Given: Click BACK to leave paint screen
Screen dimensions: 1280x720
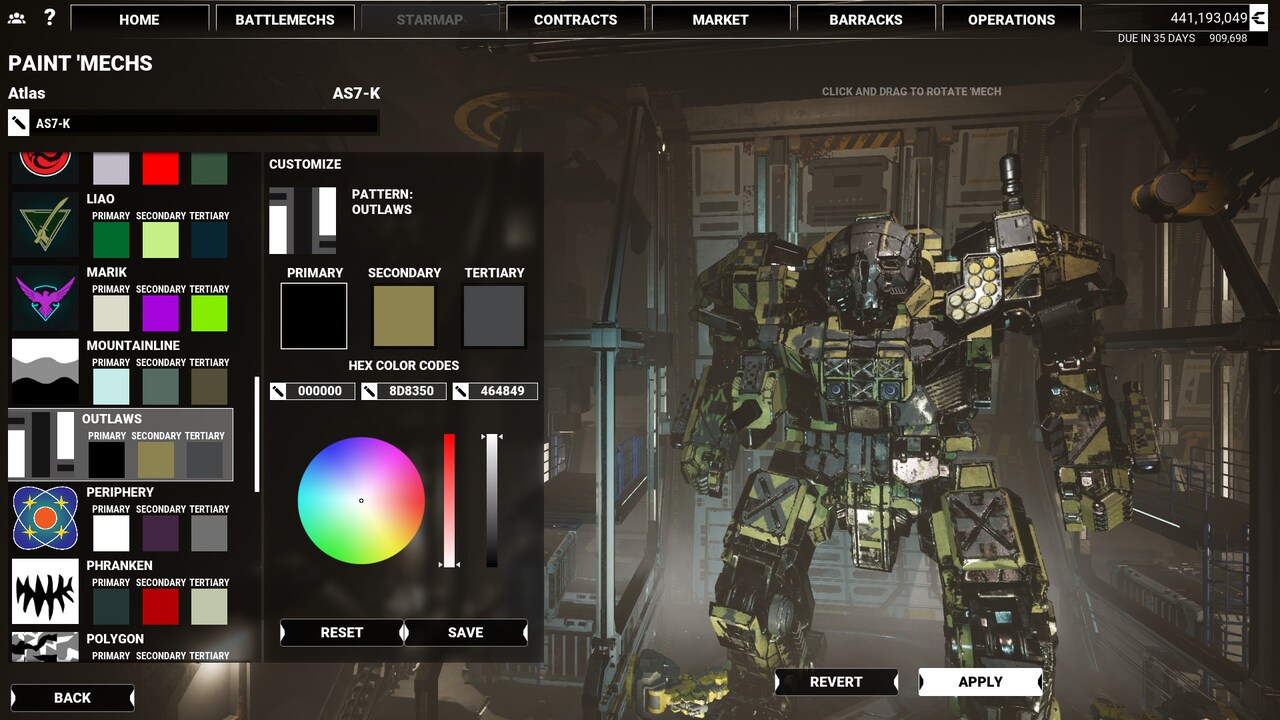Looking at the screenshot, I should pyautogui.click(x=70, y=697).
